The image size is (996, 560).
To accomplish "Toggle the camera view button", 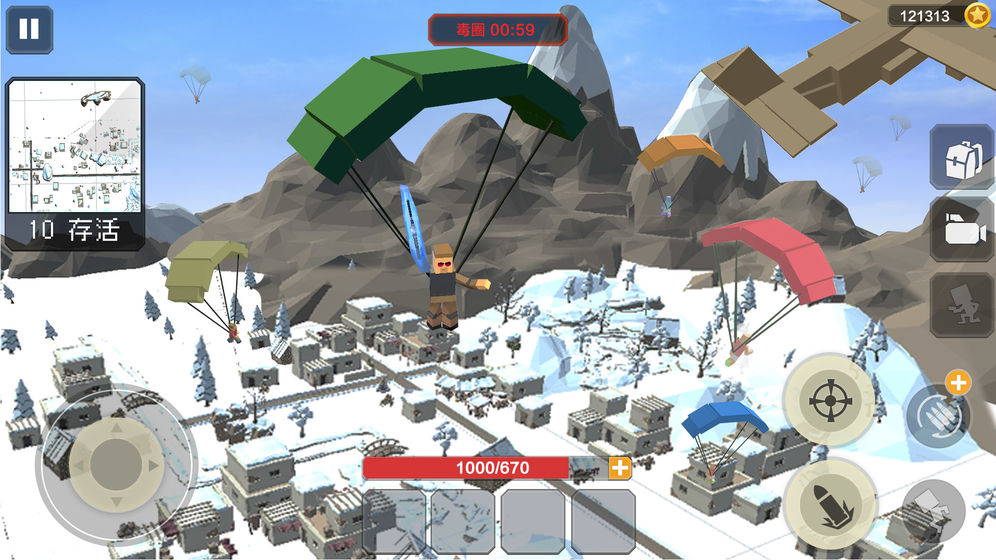I will coord(961,229).
